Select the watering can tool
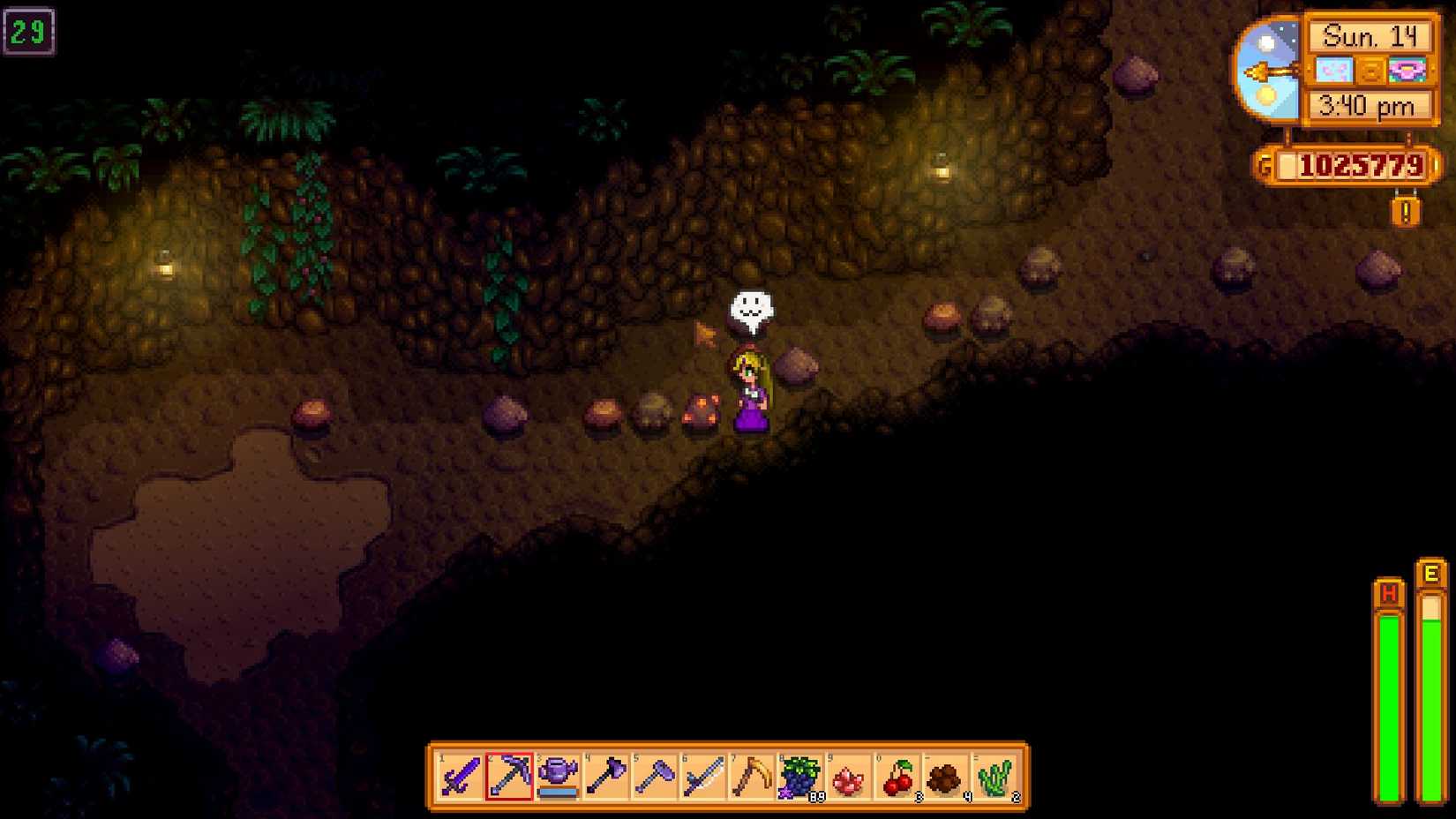 pos(557,777)
